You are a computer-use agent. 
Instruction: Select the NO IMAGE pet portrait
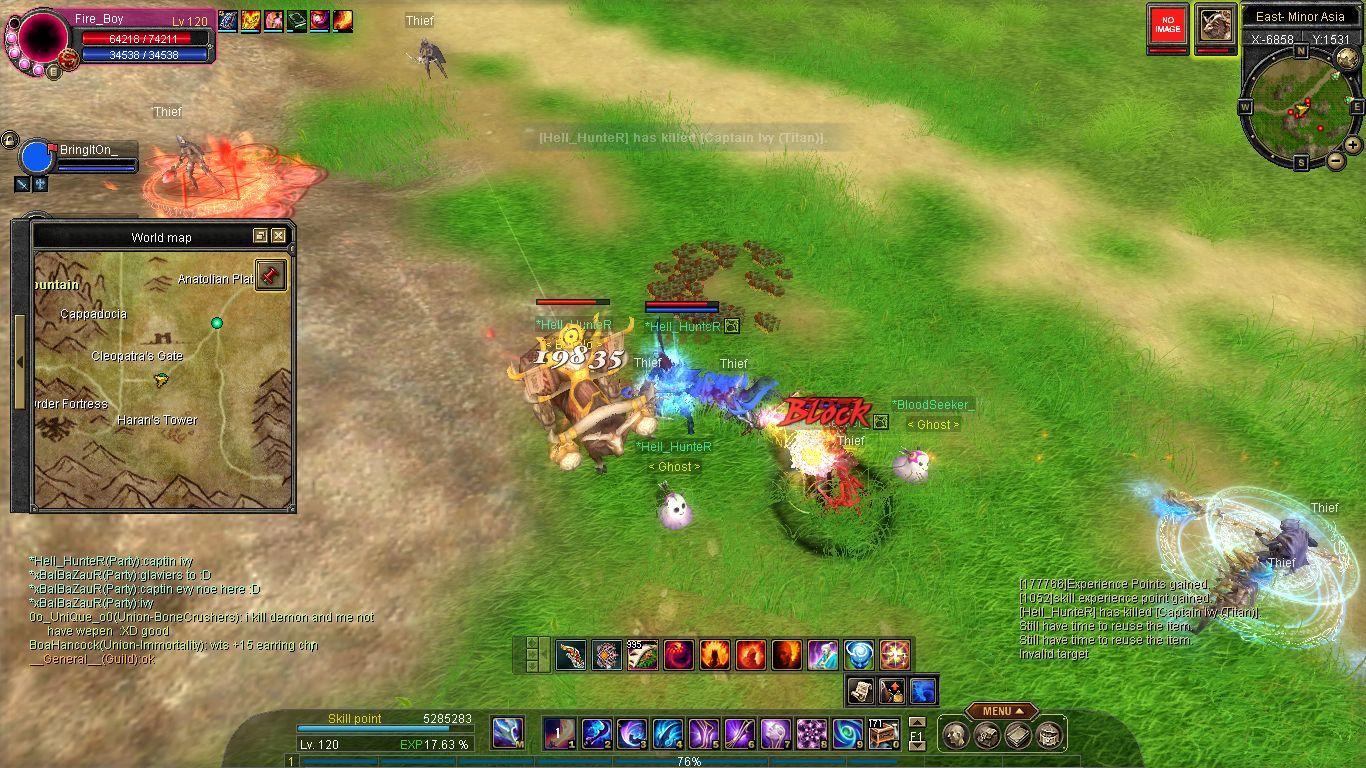pyautogui.click(x=1167, y=25)
